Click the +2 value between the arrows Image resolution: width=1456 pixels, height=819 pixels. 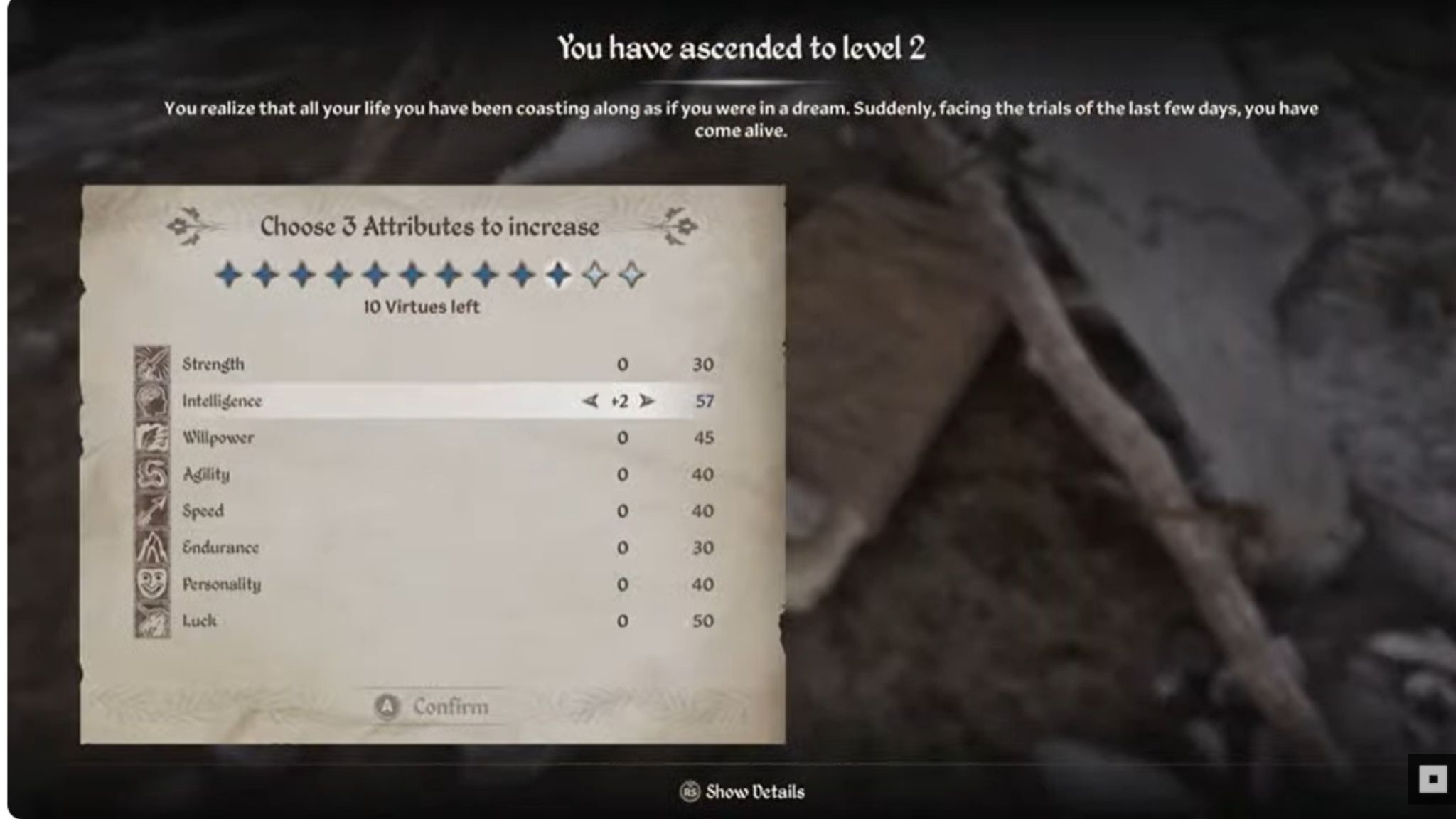619,400
